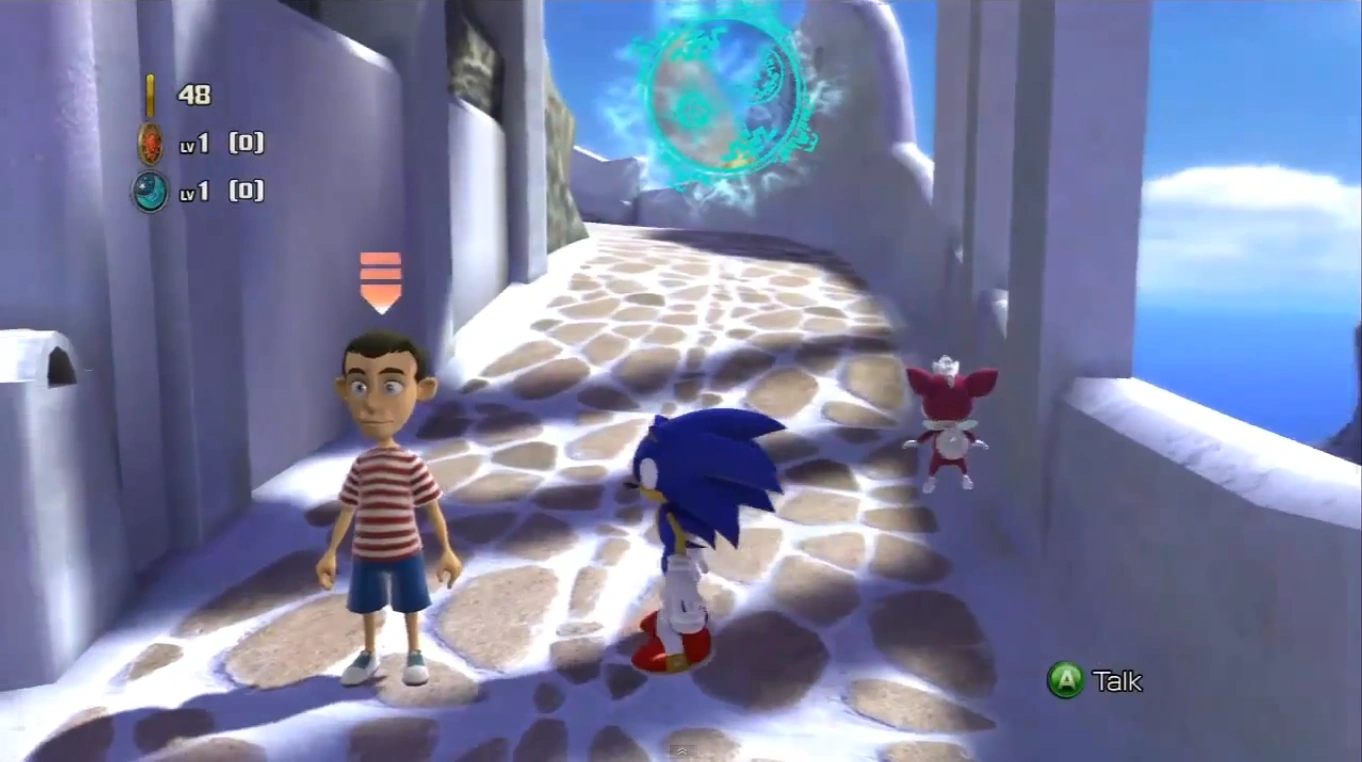Click the orange sun medal icon
This screenshot has height=762, width=1362.
151,145
